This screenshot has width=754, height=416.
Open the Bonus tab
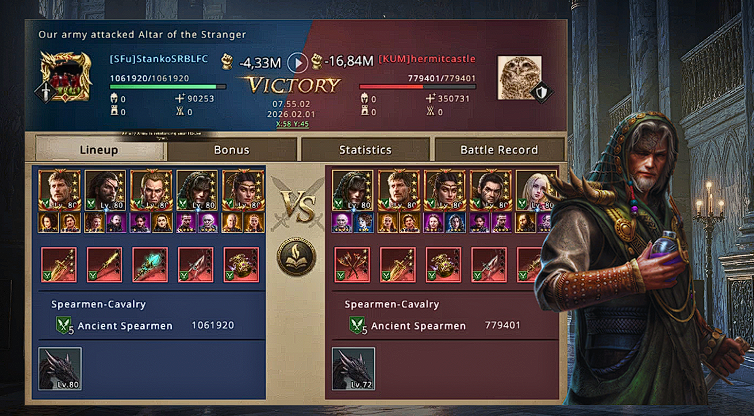232,150
